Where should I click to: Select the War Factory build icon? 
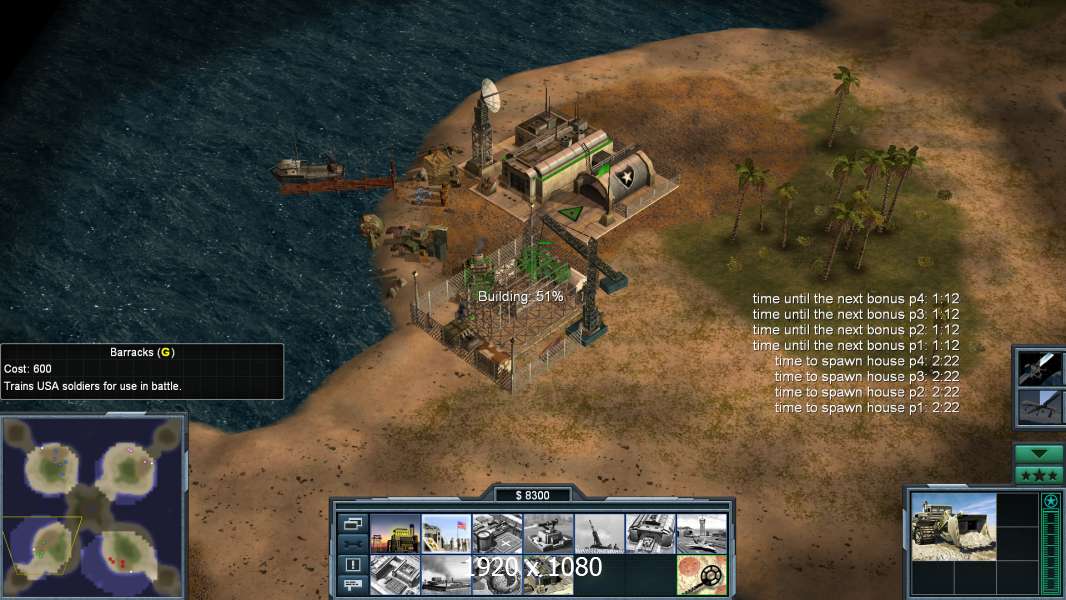(x=650, y=533)
